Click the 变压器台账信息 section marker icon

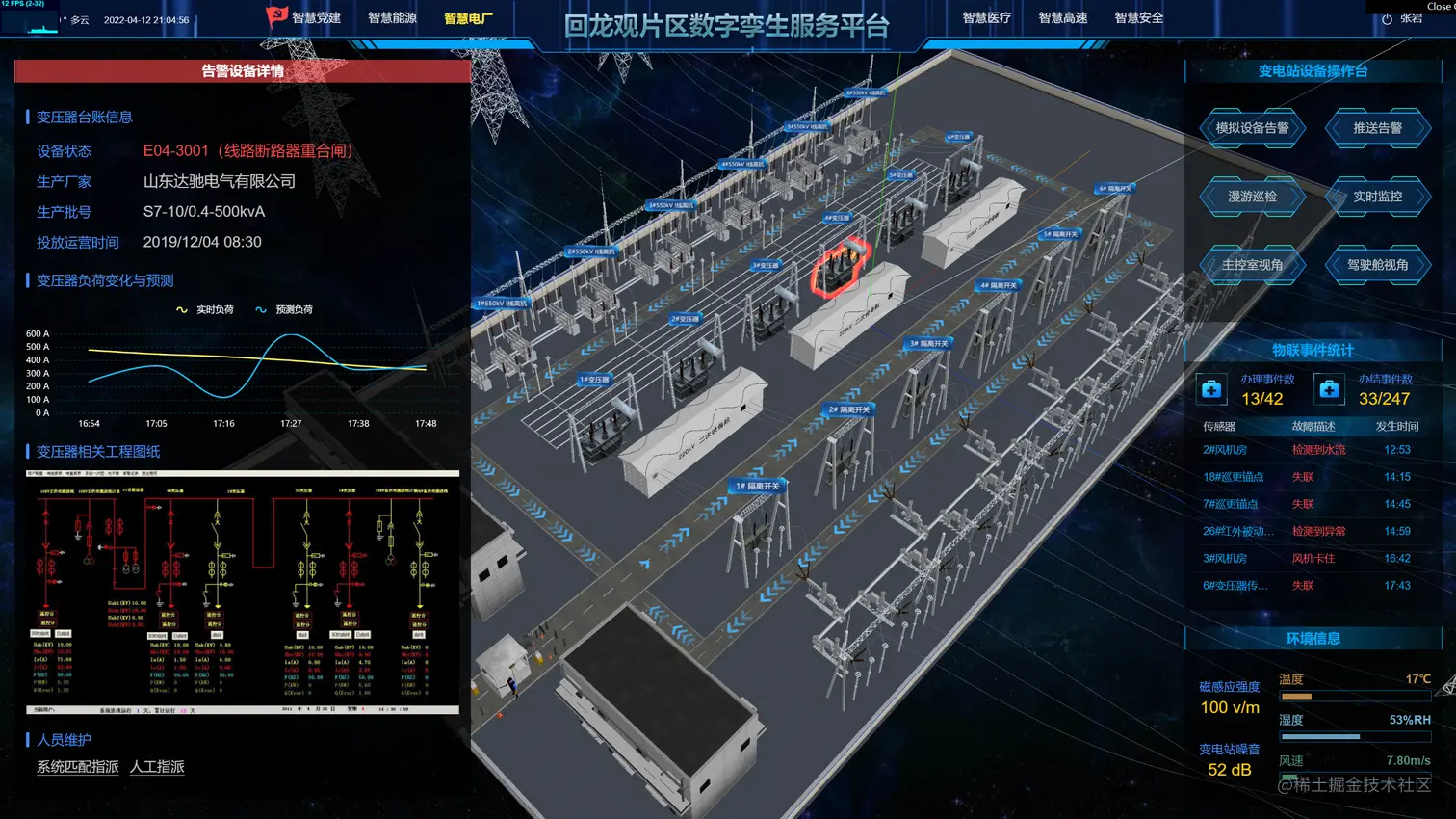tap(27, 118)
